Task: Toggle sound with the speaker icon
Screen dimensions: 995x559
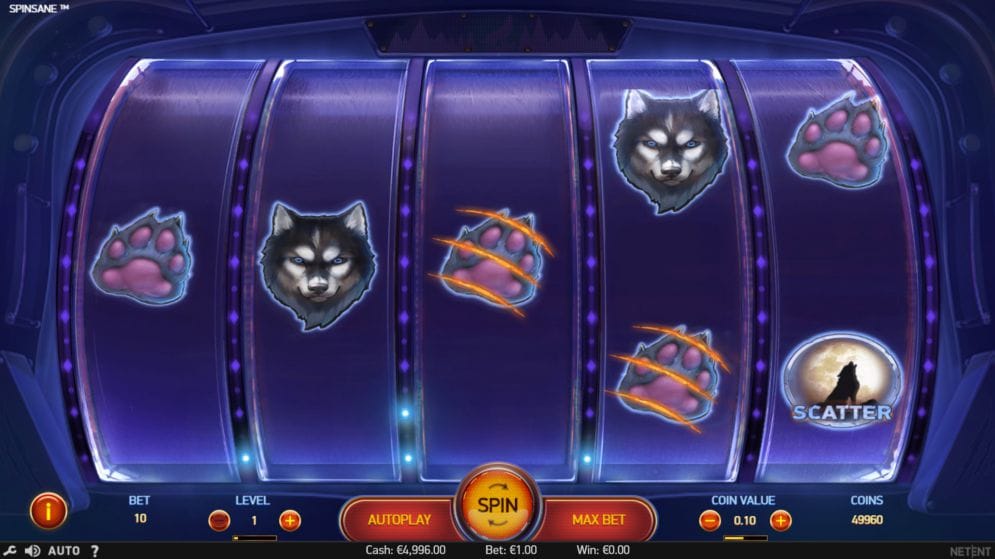Action: (31, 551)
